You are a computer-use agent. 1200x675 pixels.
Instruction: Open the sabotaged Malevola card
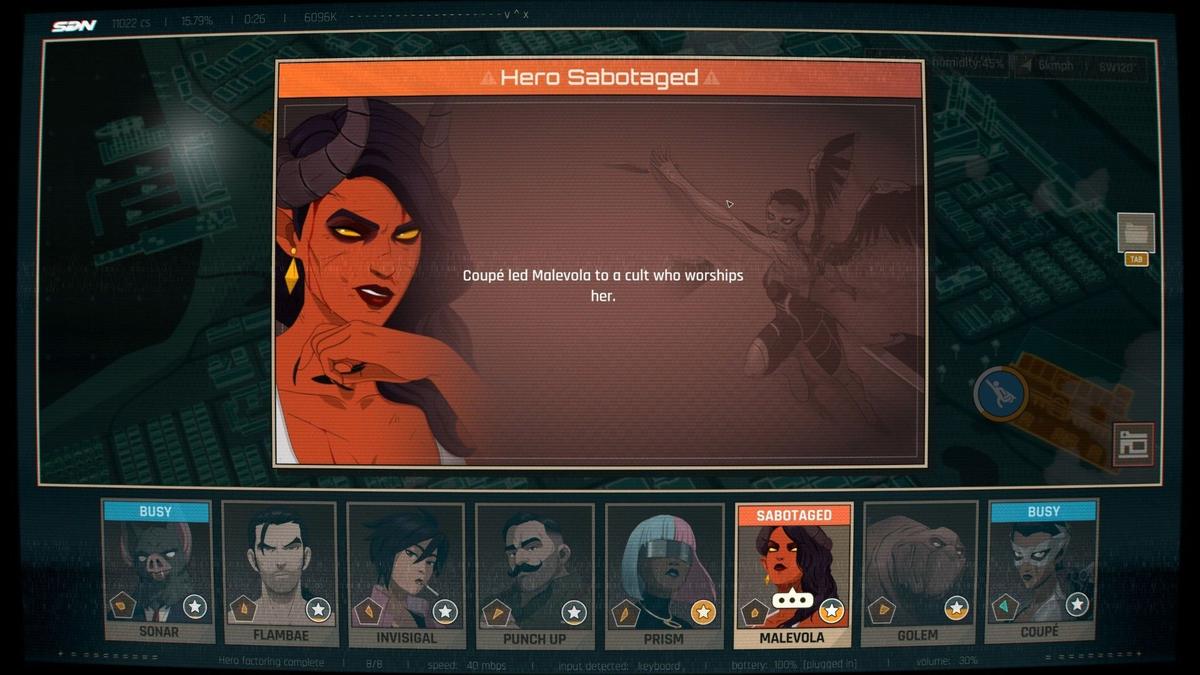point(793,575)
